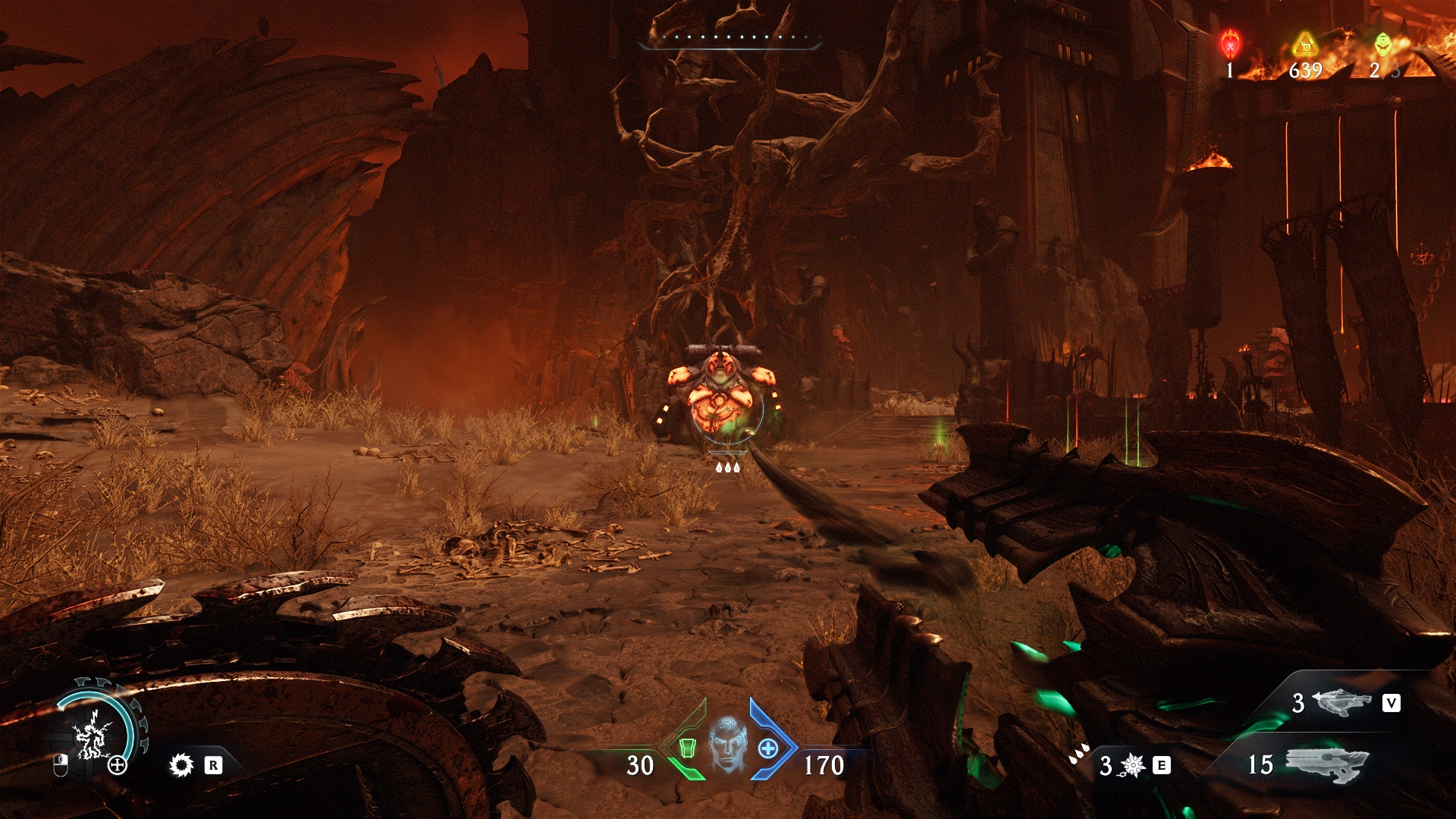Switch to the crossbow-shaped secondary weapon
1456x819 pixels.
[1341, 702]
